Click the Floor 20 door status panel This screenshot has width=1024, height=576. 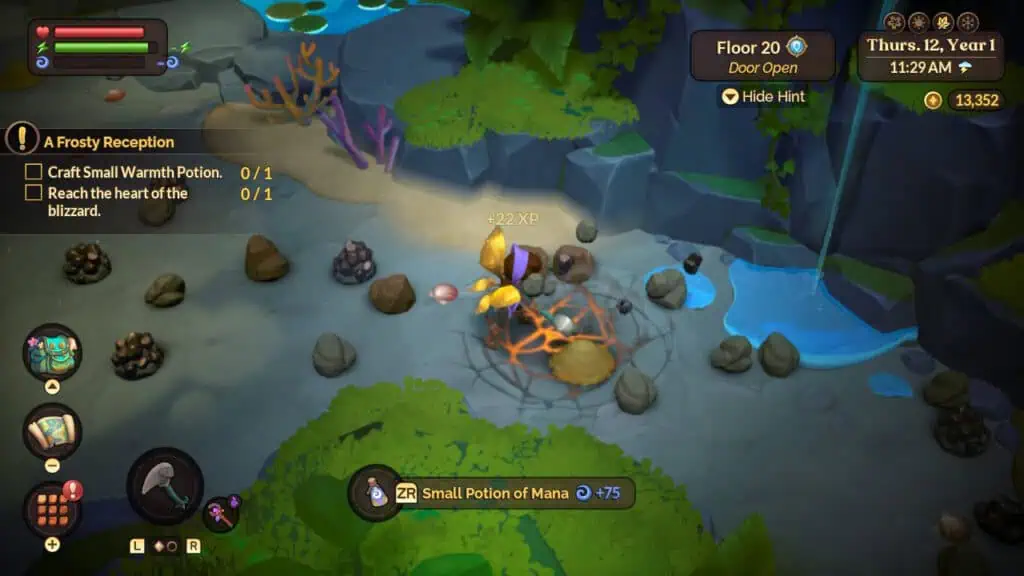coord(762,56)
